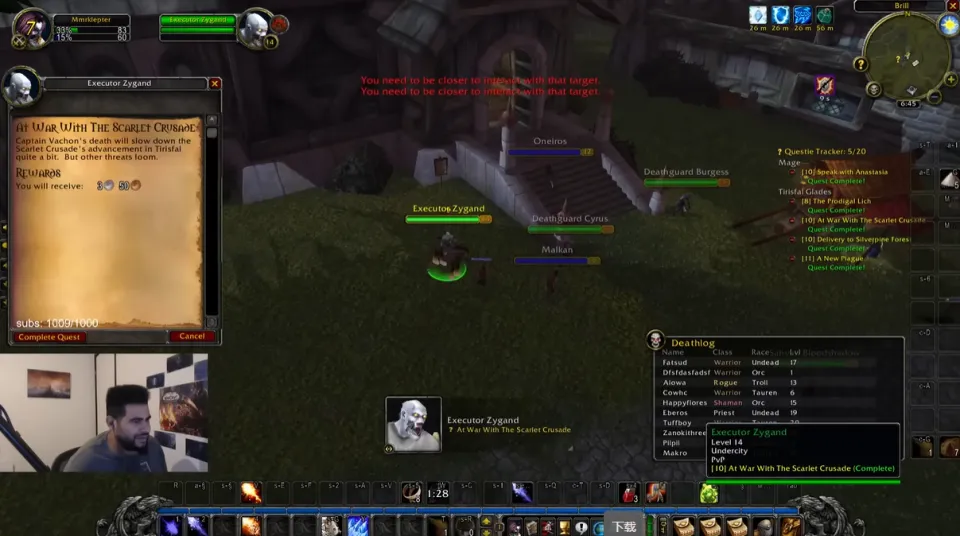Click the first buff icon in the top row
The image size is (960, 536).
(x=758, y=15)
